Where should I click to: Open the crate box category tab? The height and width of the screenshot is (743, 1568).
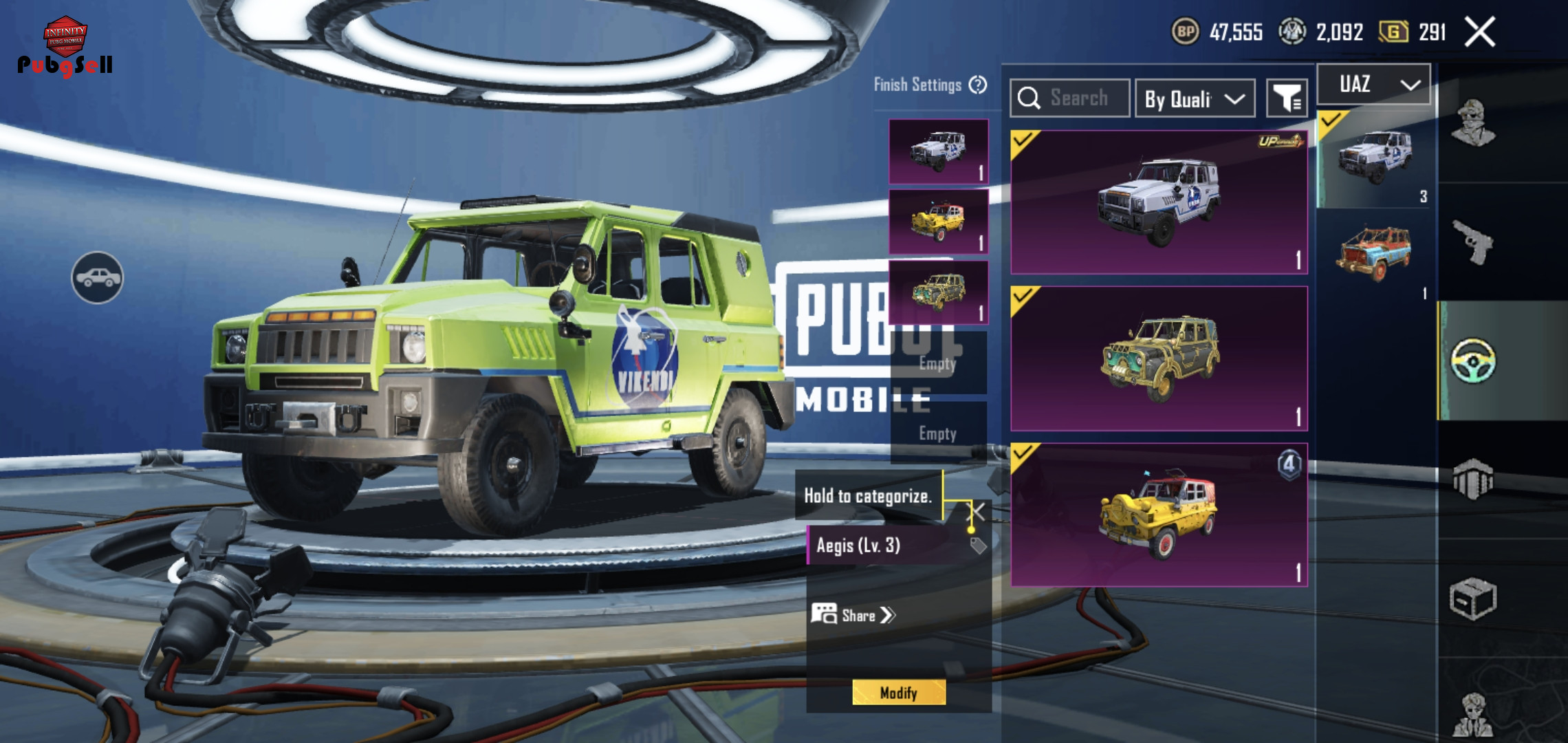pyautogui.click(x=1472, y=599)
